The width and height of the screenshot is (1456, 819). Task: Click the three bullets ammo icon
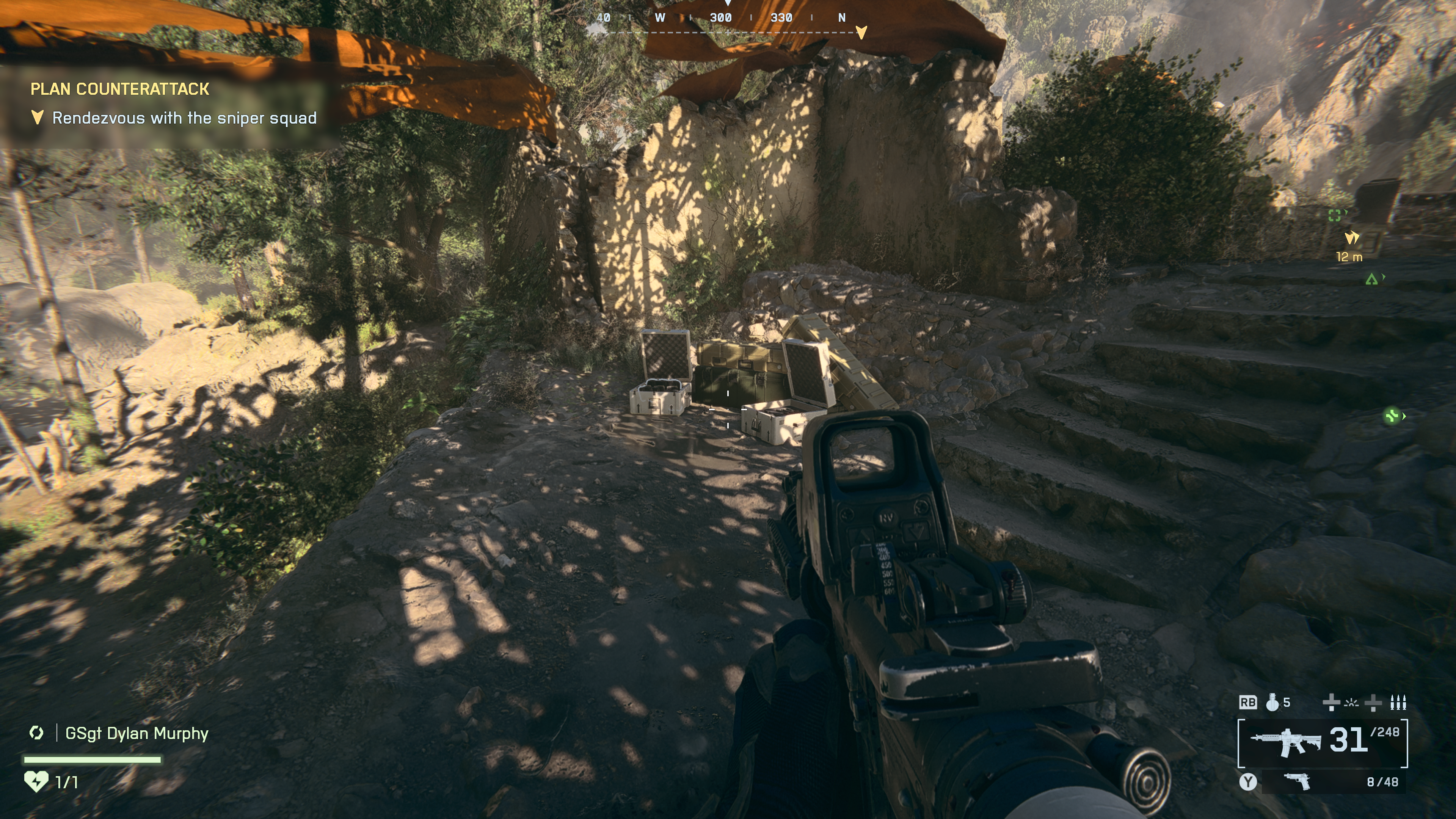pyautogui.click(x=1398, y=703)
